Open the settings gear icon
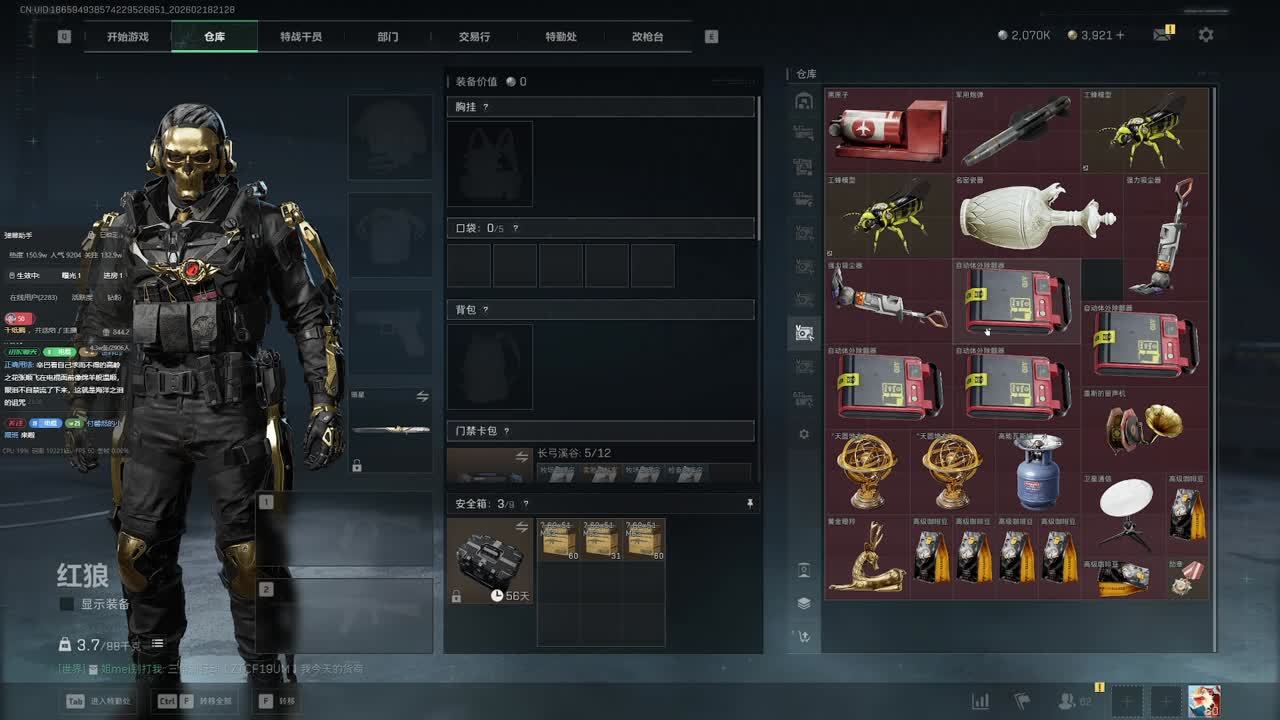 point(1206,35)
